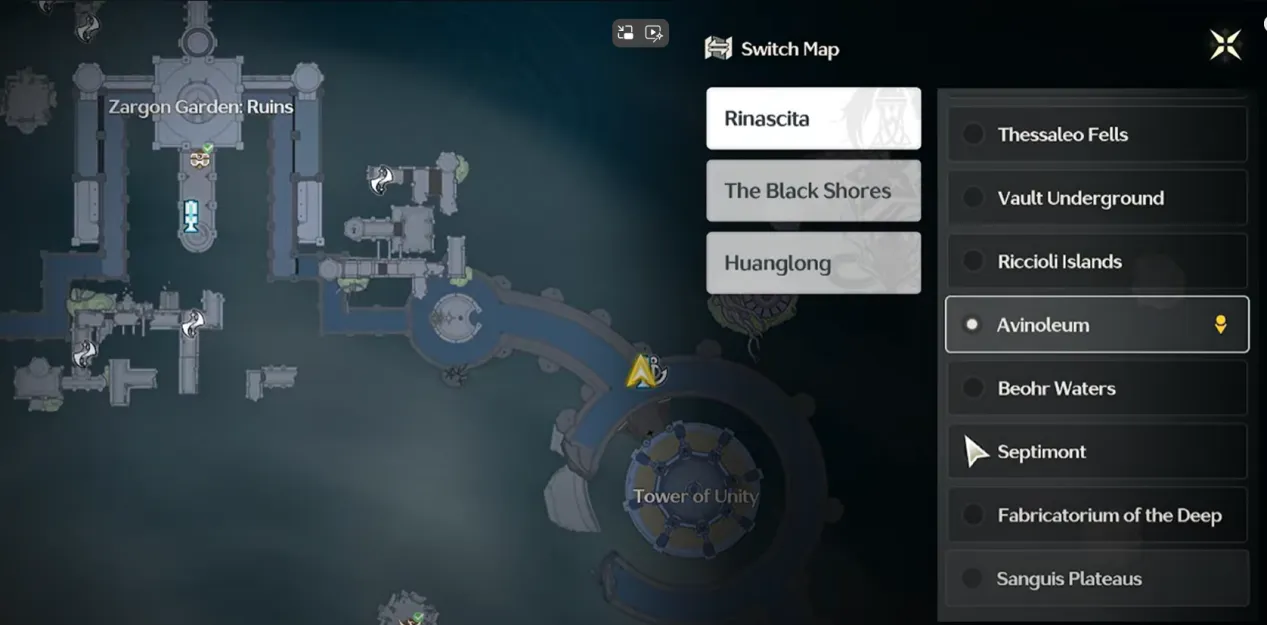Select Thessaleo Fells from the area list
This screenshot has height=625, width=1267.
point(1096,134)
